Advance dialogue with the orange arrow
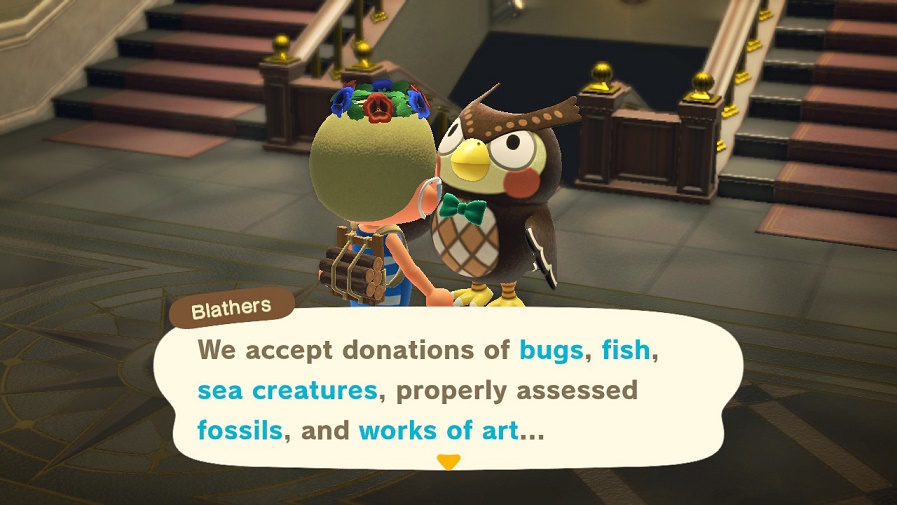Image resolution: width=897 pixels, height=505 pixels. tap(449, 462)
